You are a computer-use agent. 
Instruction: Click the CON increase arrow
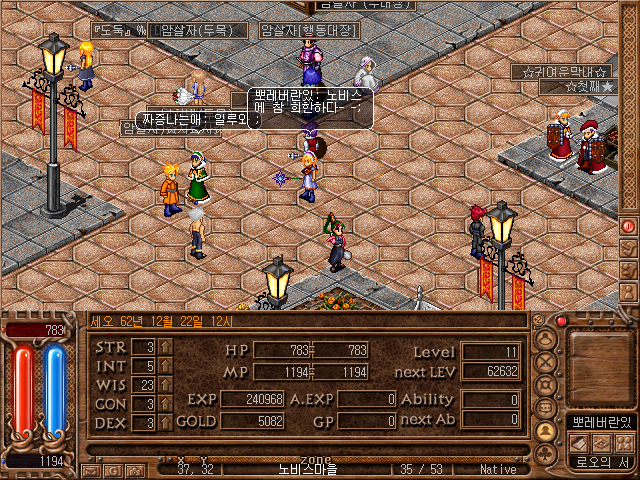click(165, 404)
